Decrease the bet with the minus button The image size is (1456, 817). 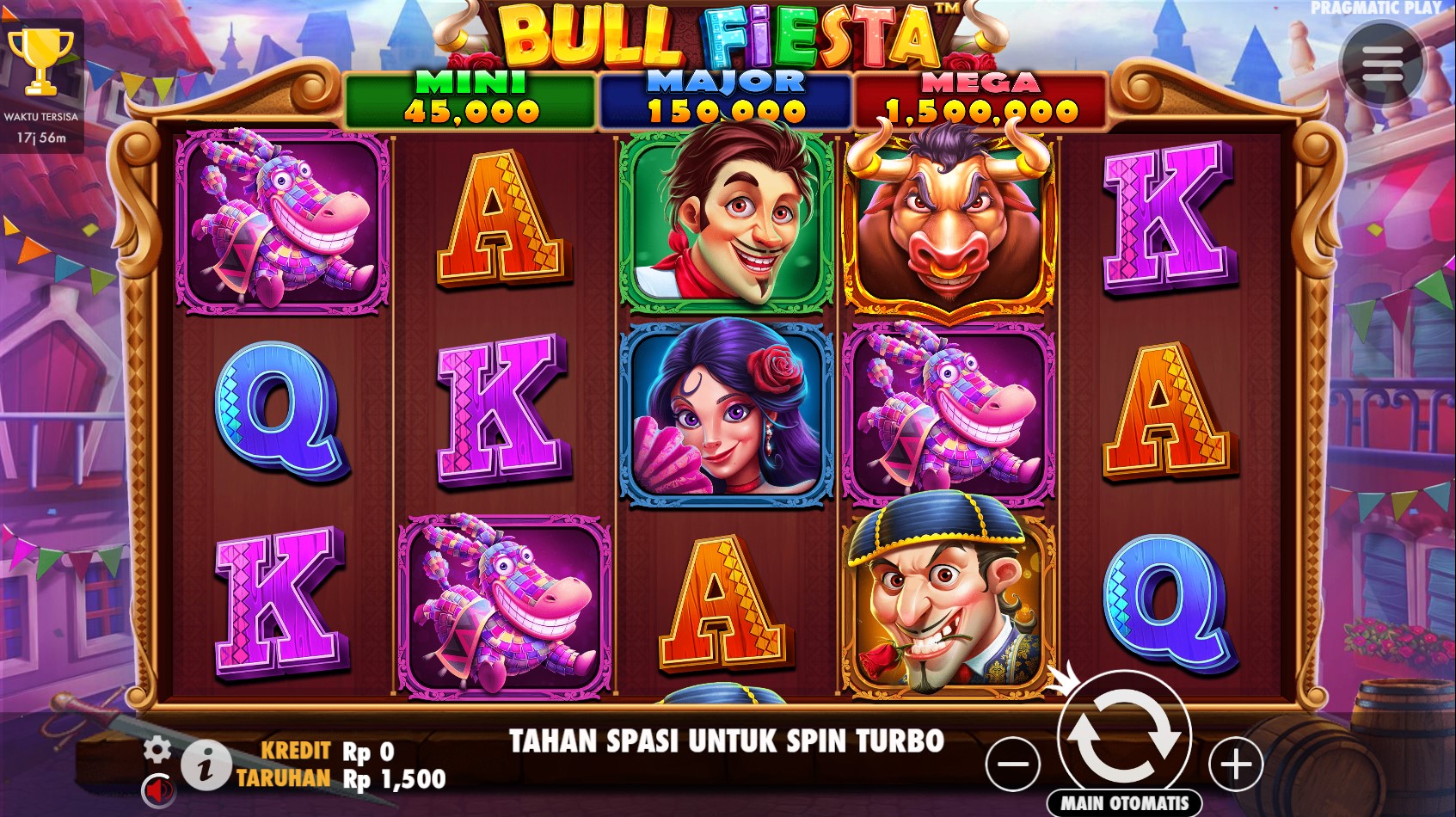tap(1012, 764)
